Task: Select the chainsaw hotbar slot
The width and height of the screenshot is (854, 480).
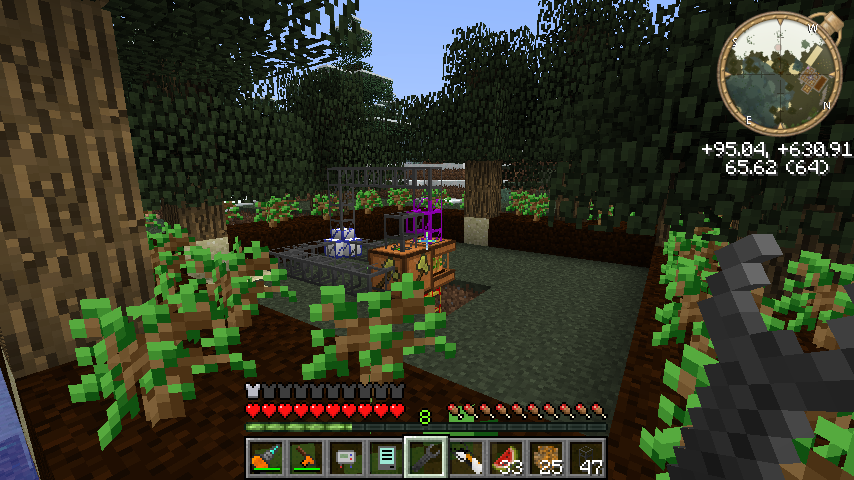Action: tap(303, 459)
